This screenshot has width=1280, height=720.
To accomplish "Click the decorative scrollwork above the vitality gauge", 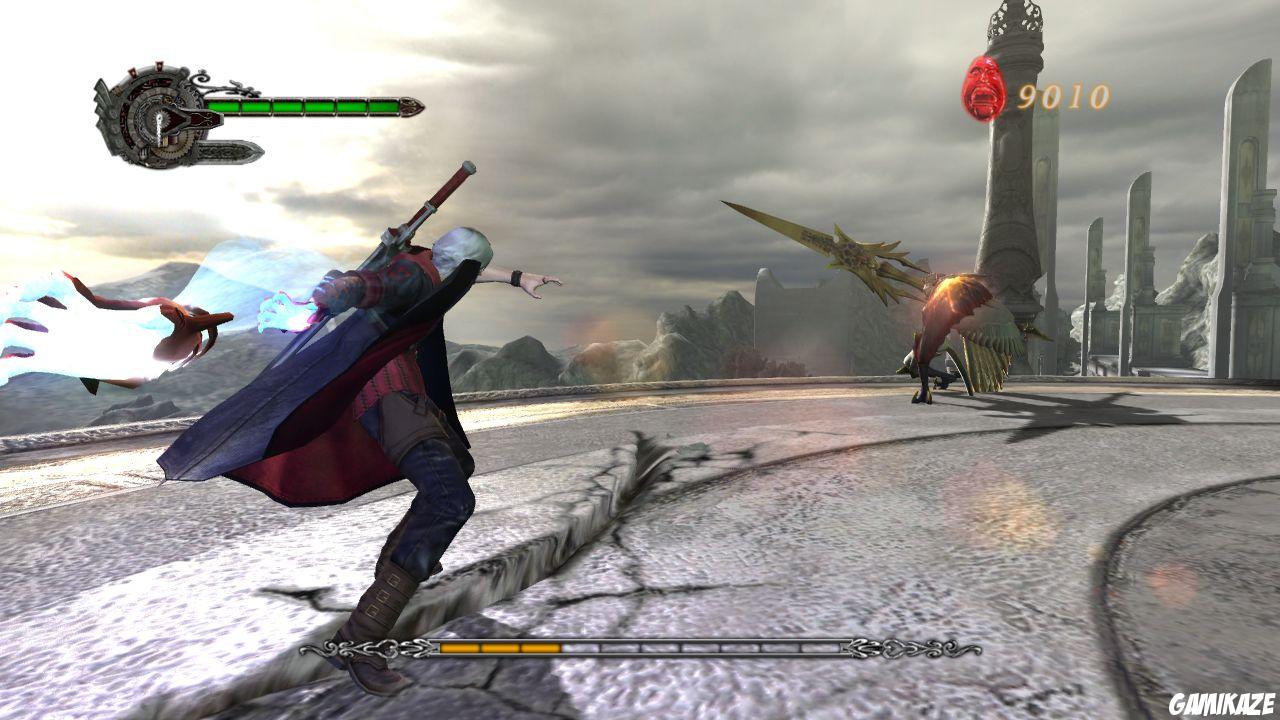I will [214, 83].
